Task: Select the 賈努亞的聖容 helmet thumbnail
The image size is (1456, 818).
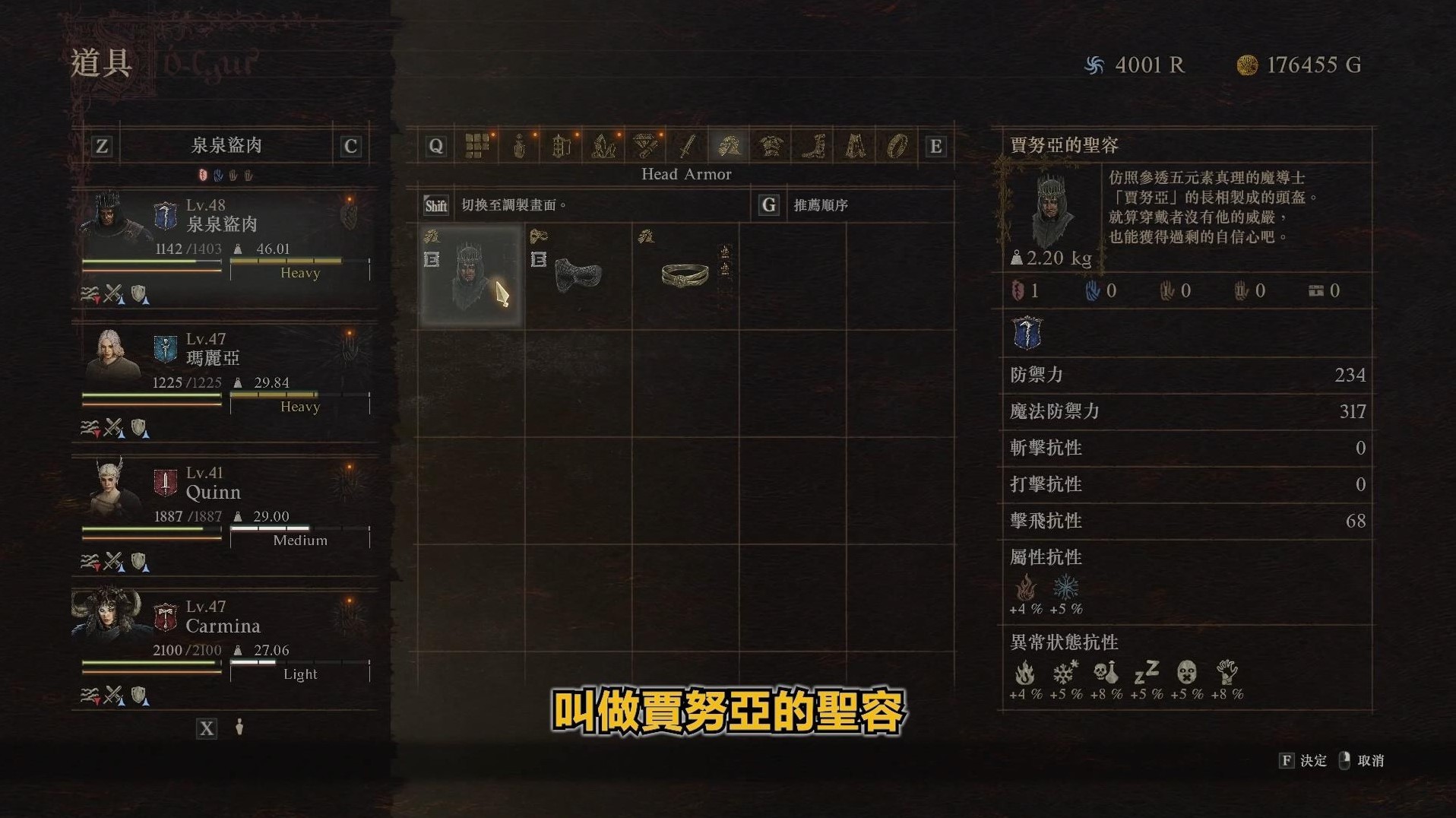Action: click(x=470, y=275)
